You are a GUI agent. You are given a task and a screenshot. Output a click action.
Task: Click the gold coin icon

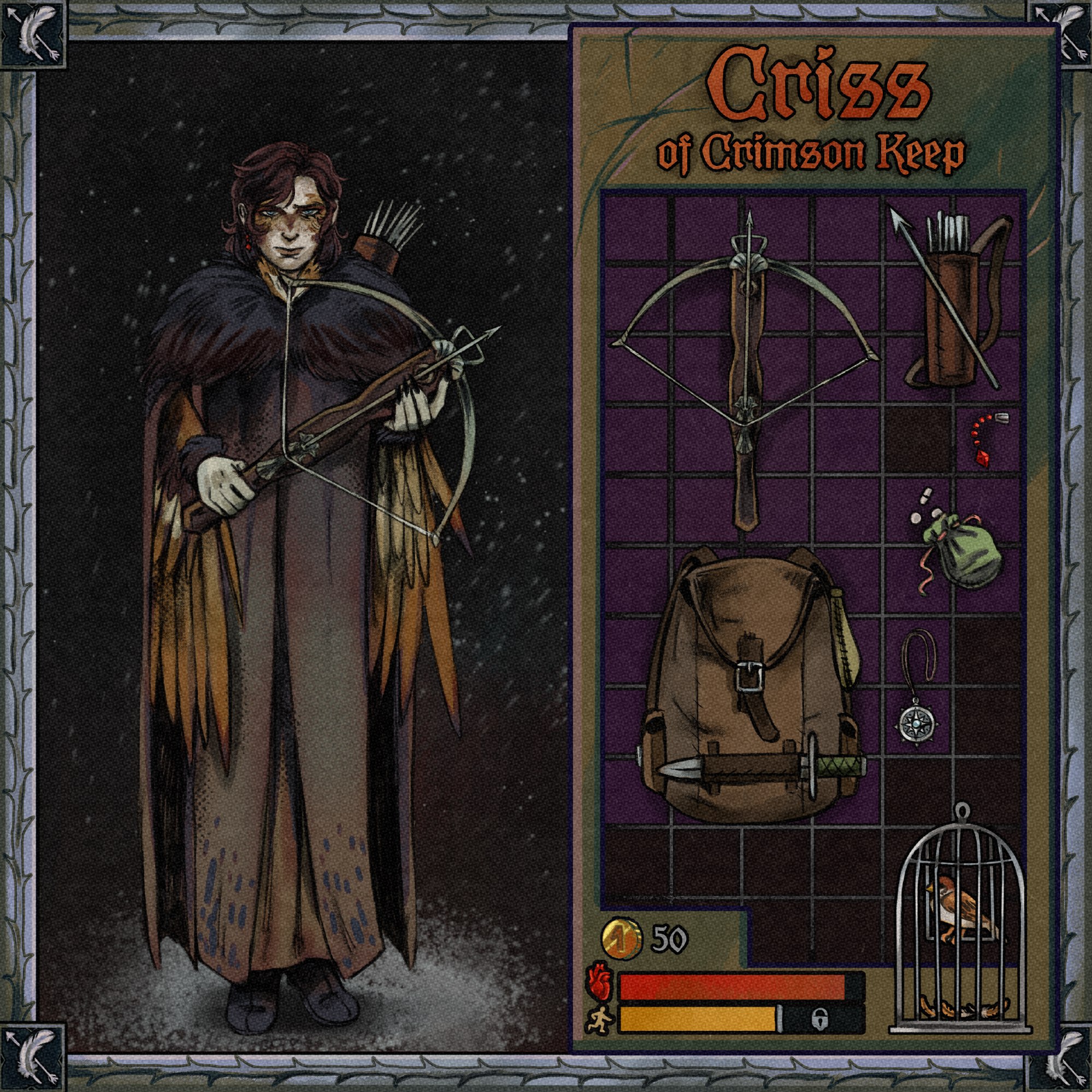pyautogui.click(x=621, y=940)
